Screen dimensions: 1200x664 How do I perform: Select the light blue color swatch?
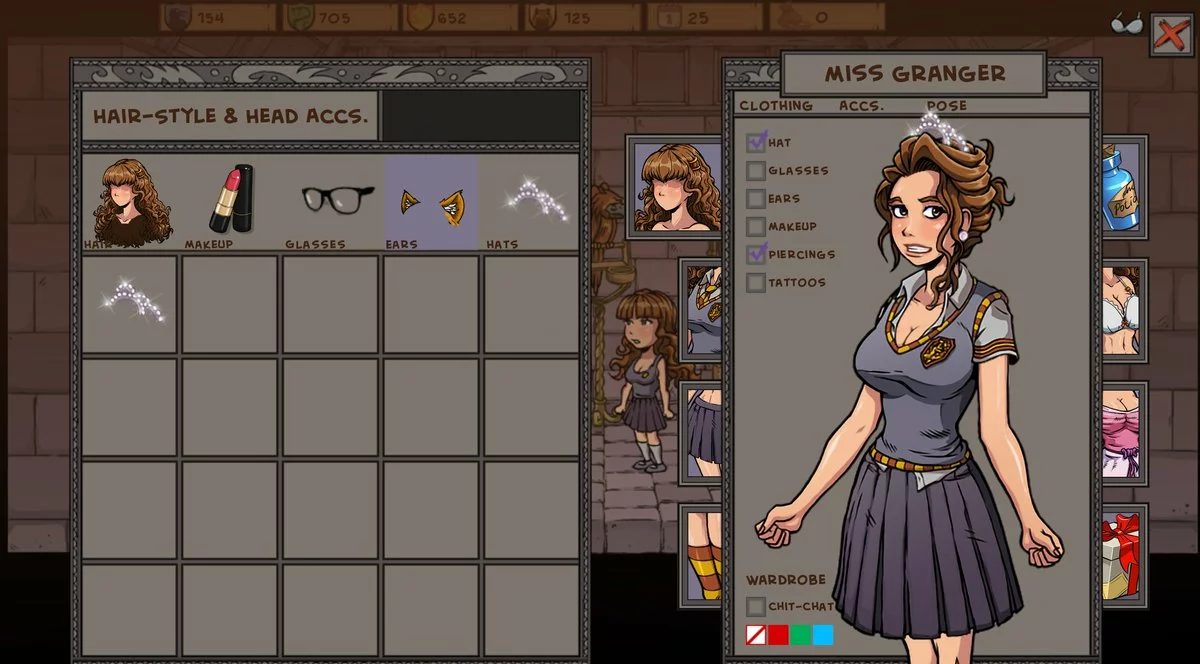[823, 635]
